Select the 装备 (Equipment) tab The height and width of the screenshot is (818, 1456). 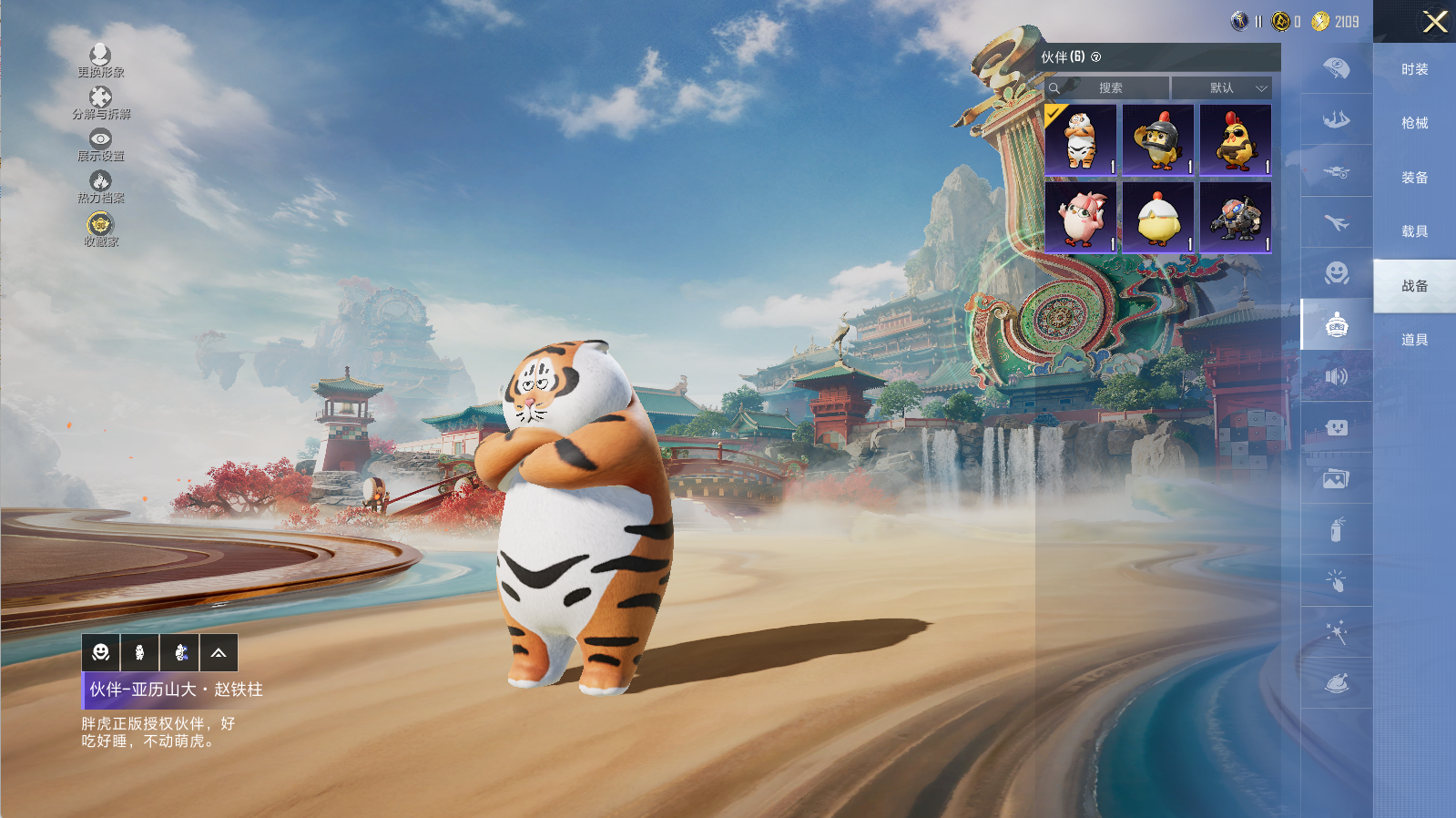[1414, 178]
